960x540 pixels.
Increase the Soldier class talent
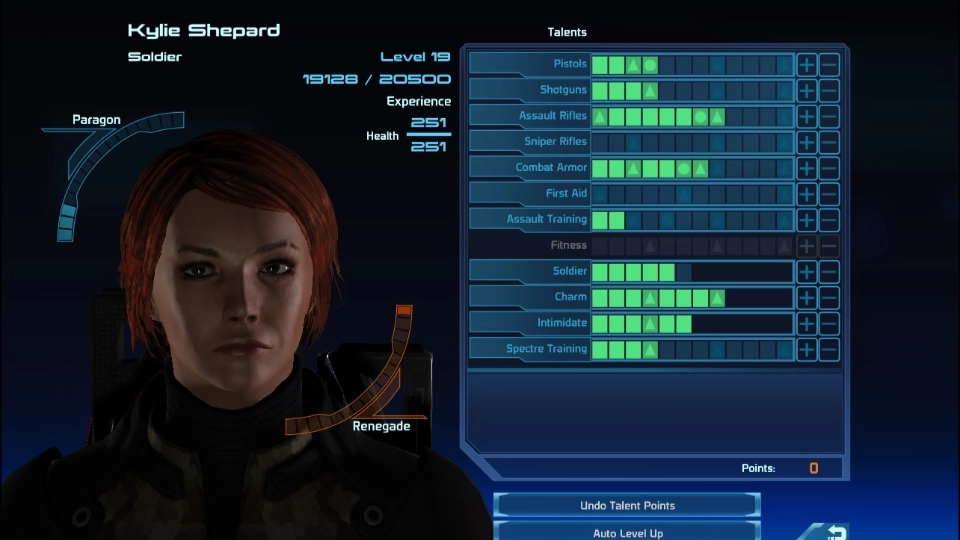click(807, 272)
